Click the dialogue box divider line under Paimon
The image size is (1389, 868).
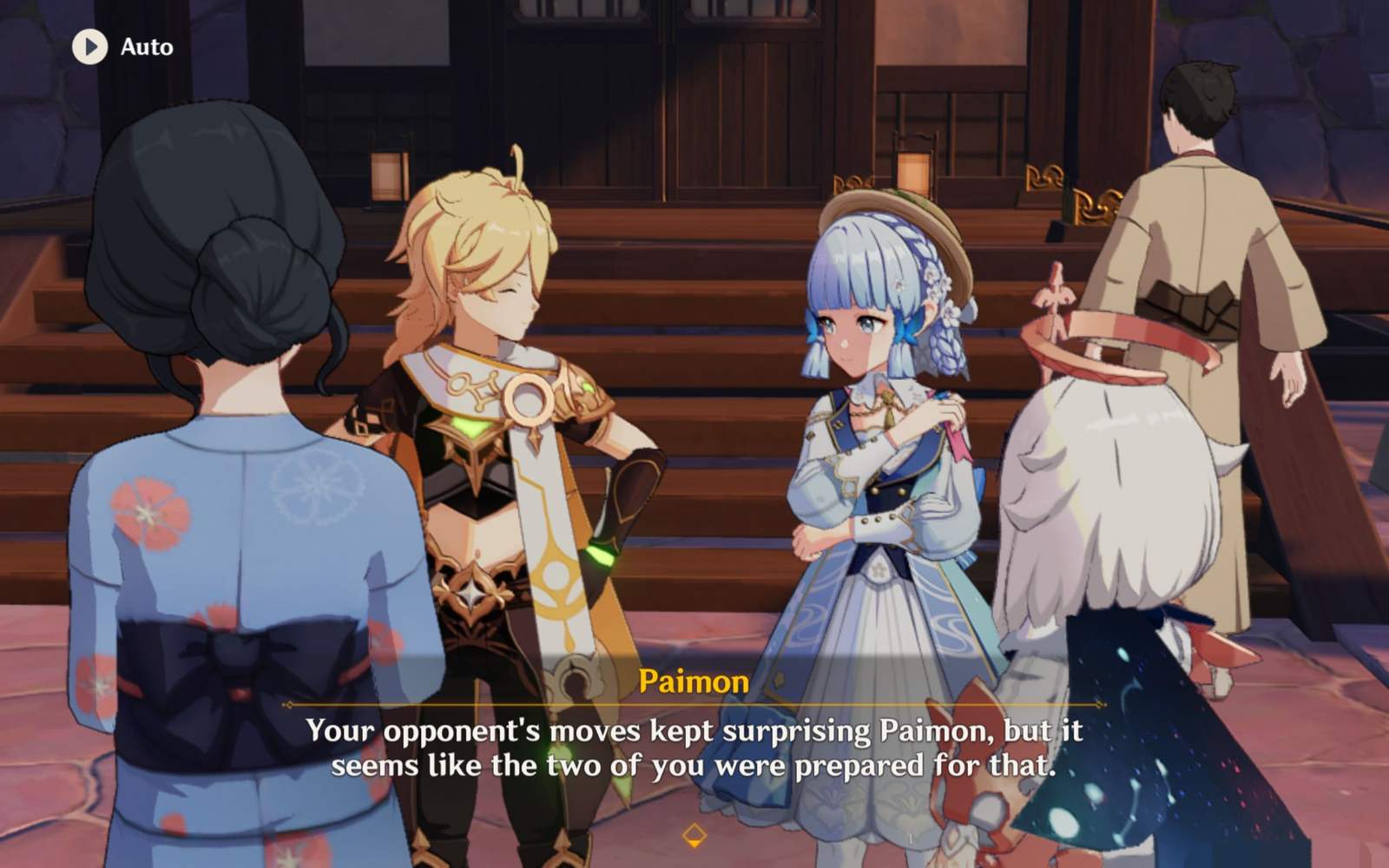click(x=694, y=703)
